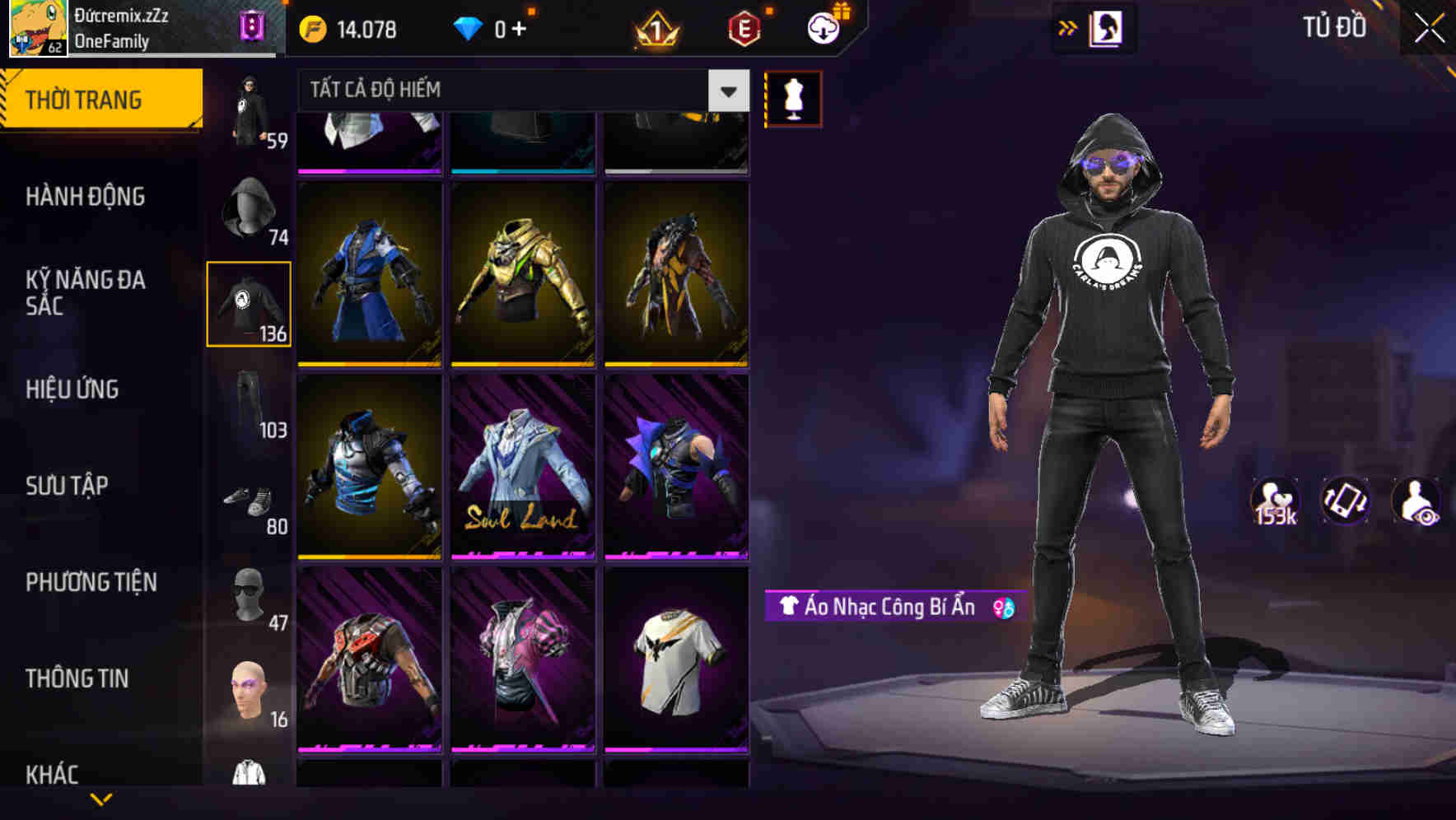Toggle the gender symbol on Áo Nhạc Công Bí Ẩn

click(1004, 608)
